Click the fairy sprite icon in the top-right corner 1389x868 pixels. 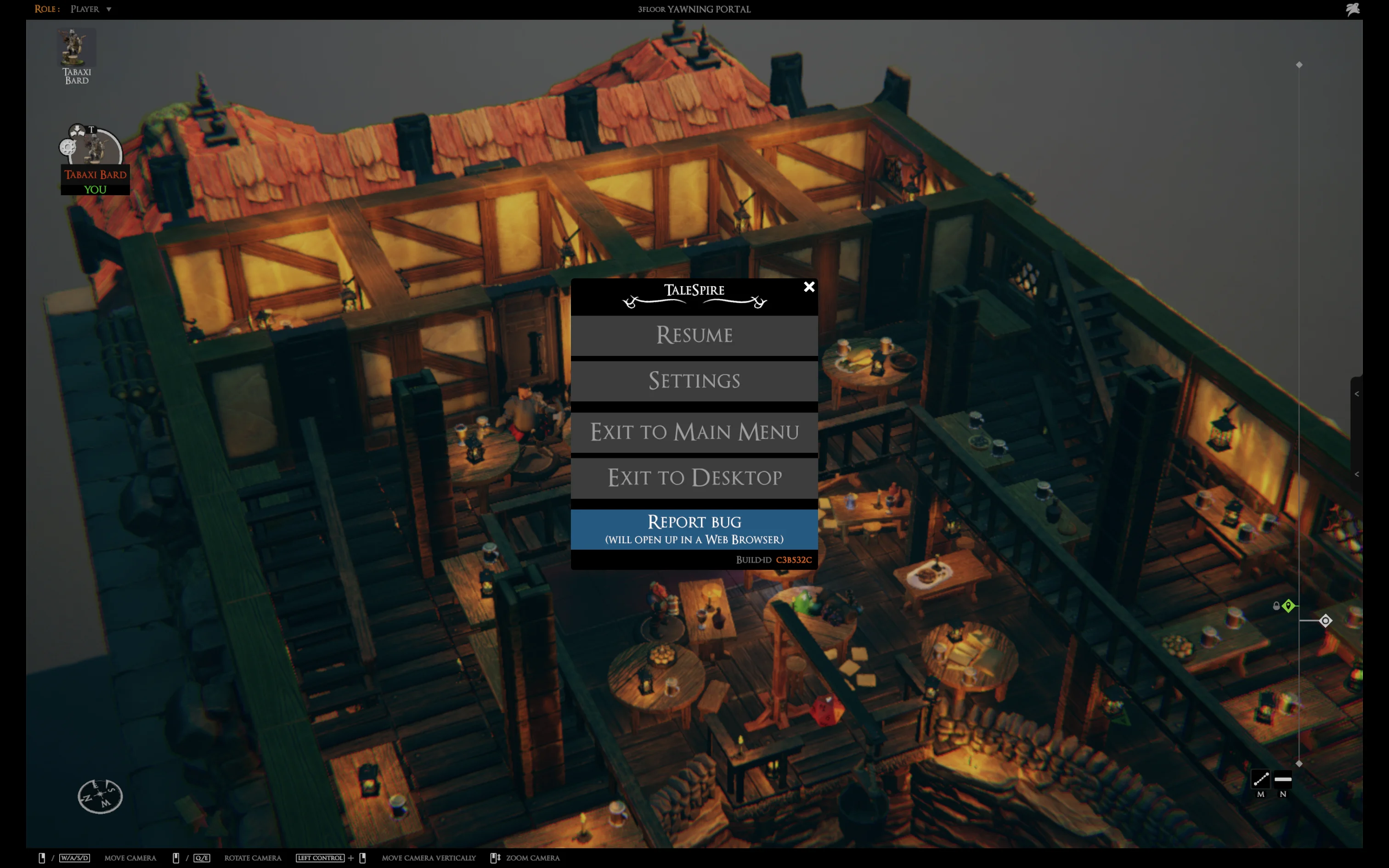pyautogui.click(x=1353, y=9)
